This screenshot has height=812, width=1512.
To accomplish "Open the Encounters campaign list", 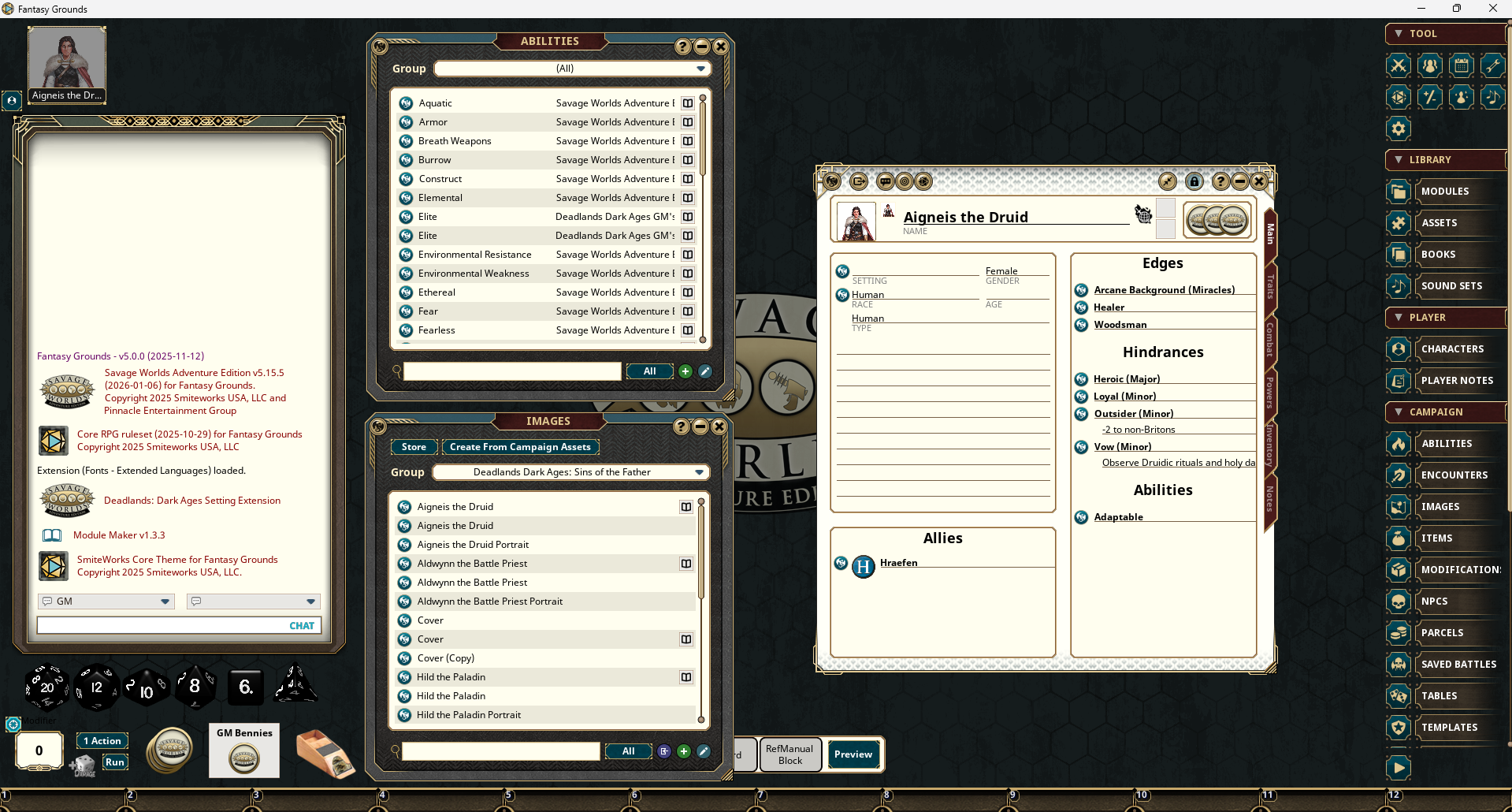I will [1454, 475].
